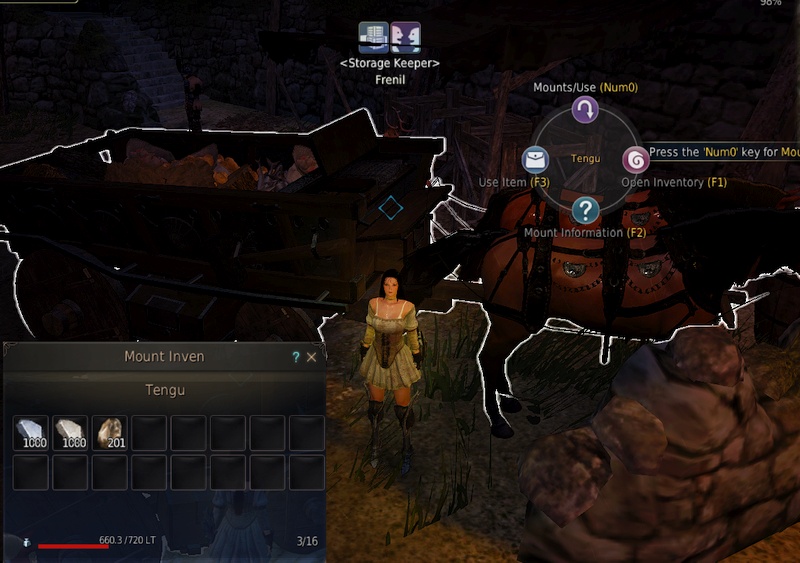Show Mount Information via the question-mark icon

click(x=585, y=210)
